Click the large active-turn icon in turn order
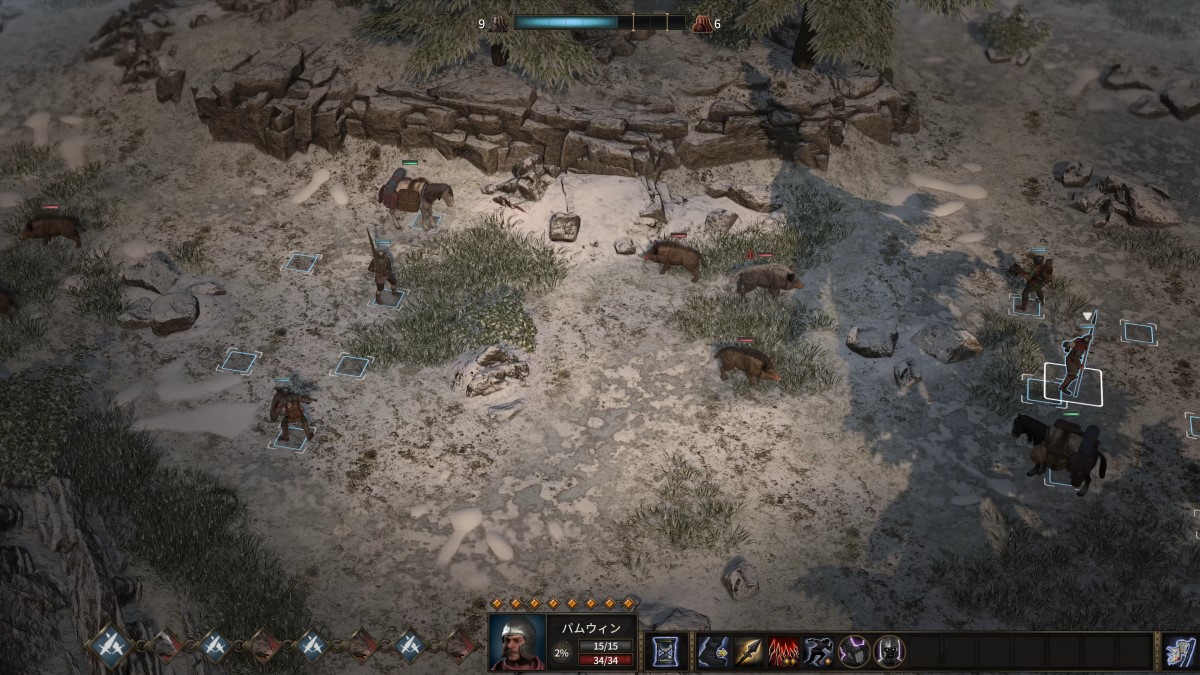Image resolution: width=1200 pixels, height=675 pixels. point(108,645)
